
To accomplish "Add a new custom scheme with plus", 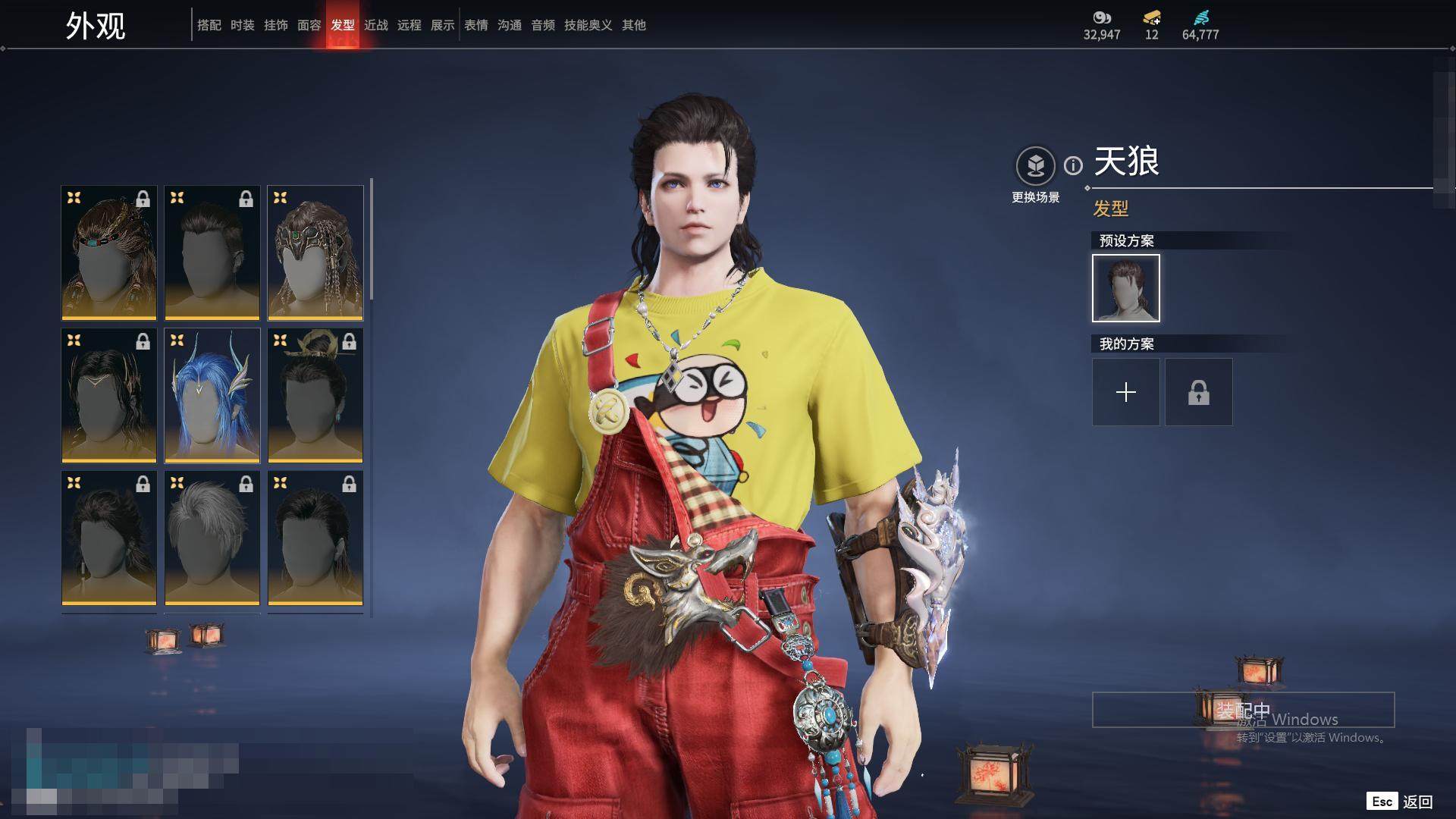I will pos(1125,392).
